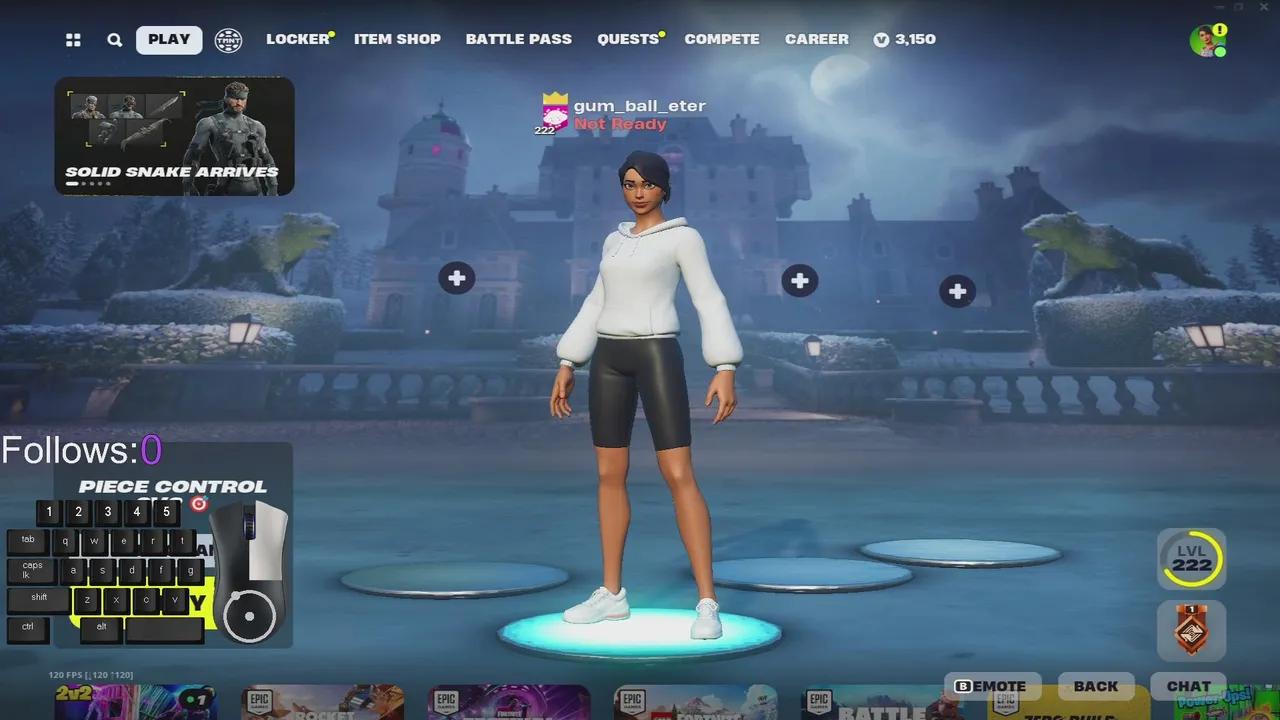Open the main menu grid icon
This screenshot has height=720, width=1280.
pyautogui.click(x=73, y=39)
